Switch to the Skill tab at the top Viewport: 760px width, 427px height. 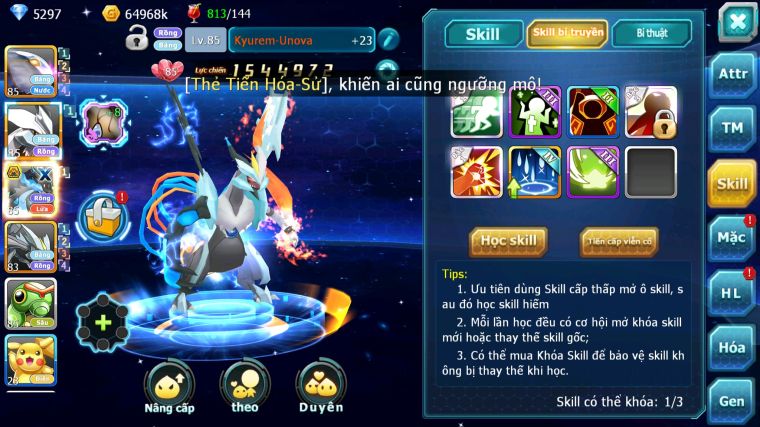click(482, 34)
